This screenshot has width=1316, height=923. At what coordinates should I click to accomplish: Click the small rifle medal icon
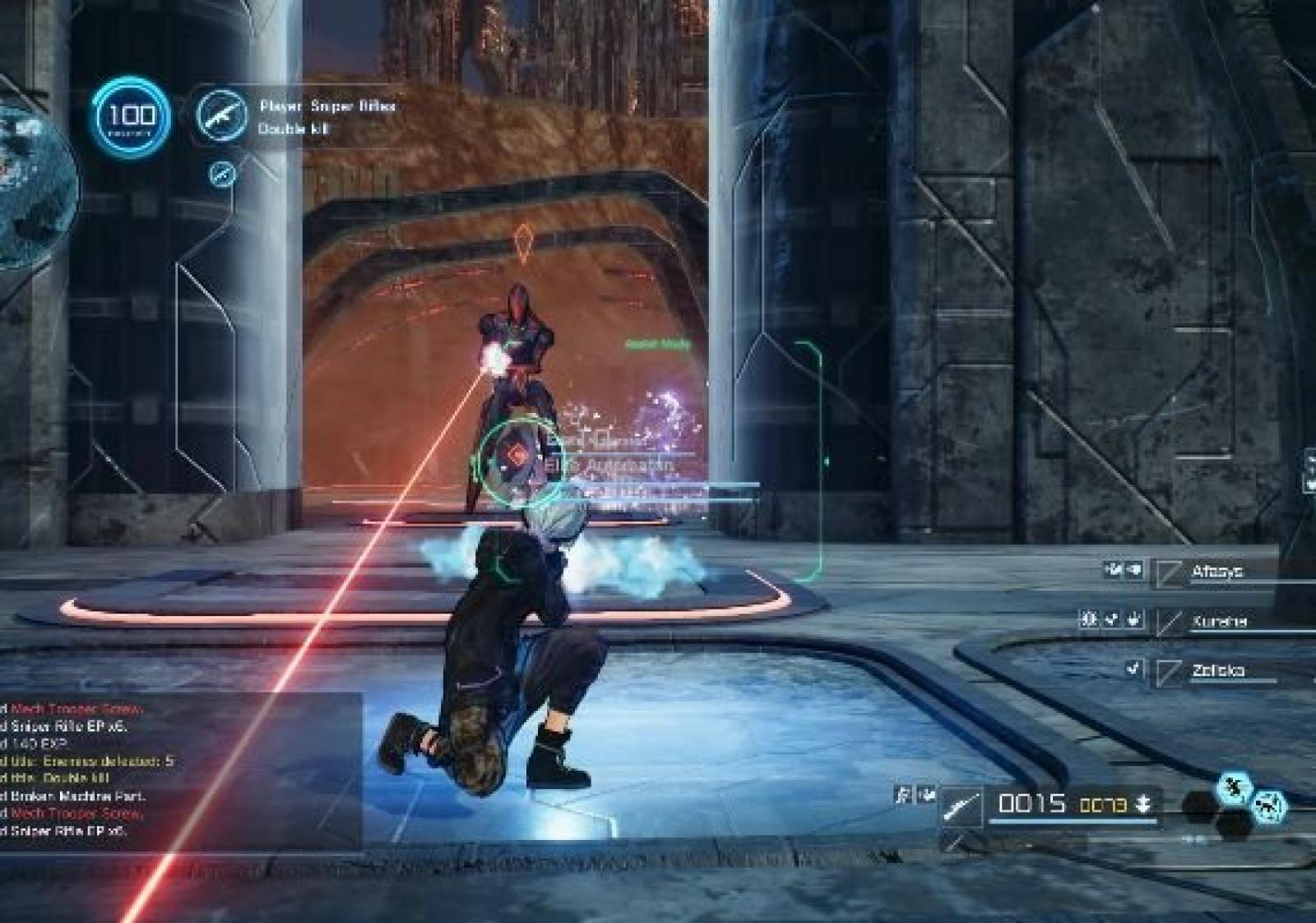tap(222, 174)
